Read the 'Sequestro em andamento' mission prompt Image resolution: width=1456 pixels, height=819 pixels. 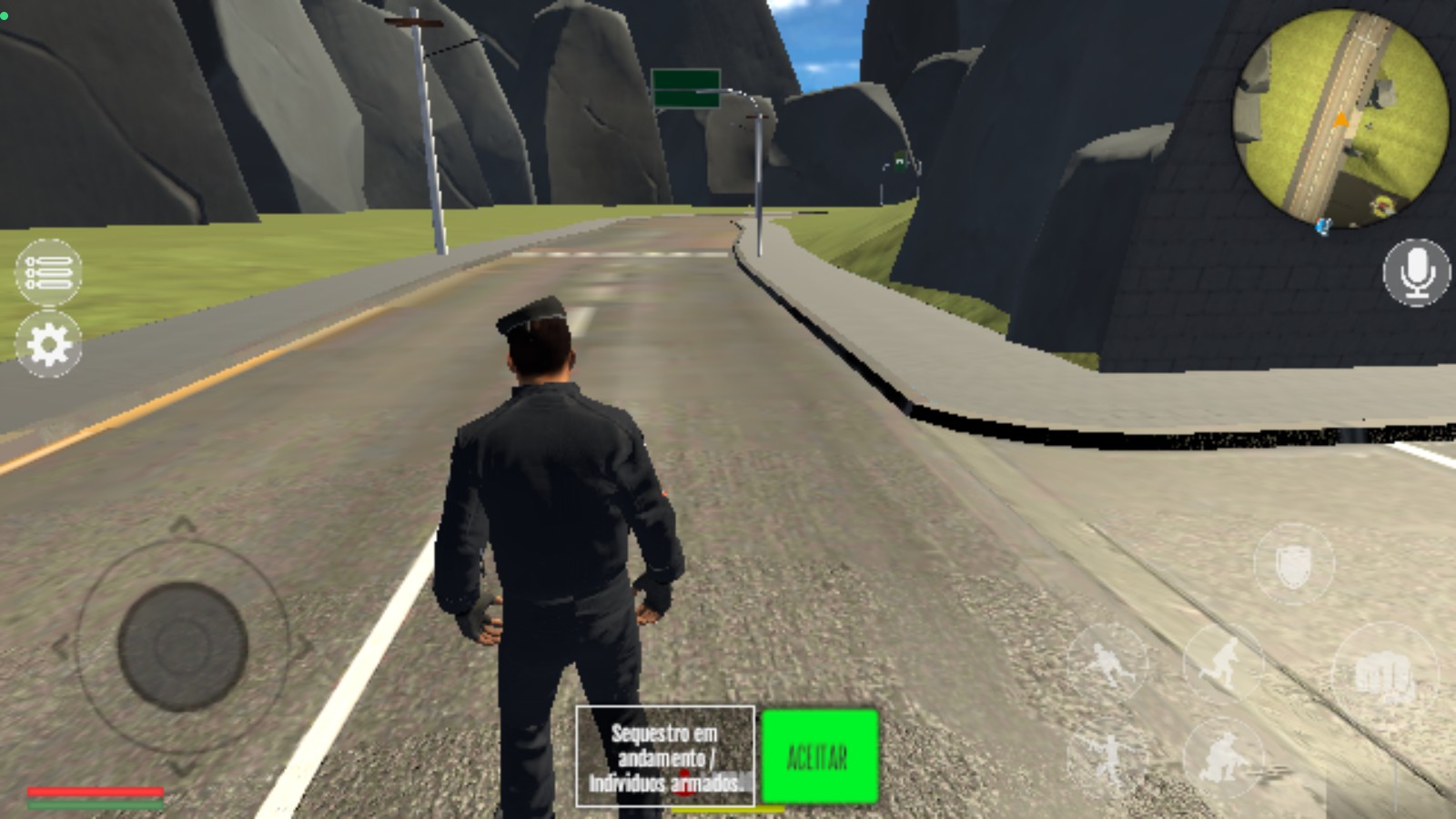[x=665, y=756]
